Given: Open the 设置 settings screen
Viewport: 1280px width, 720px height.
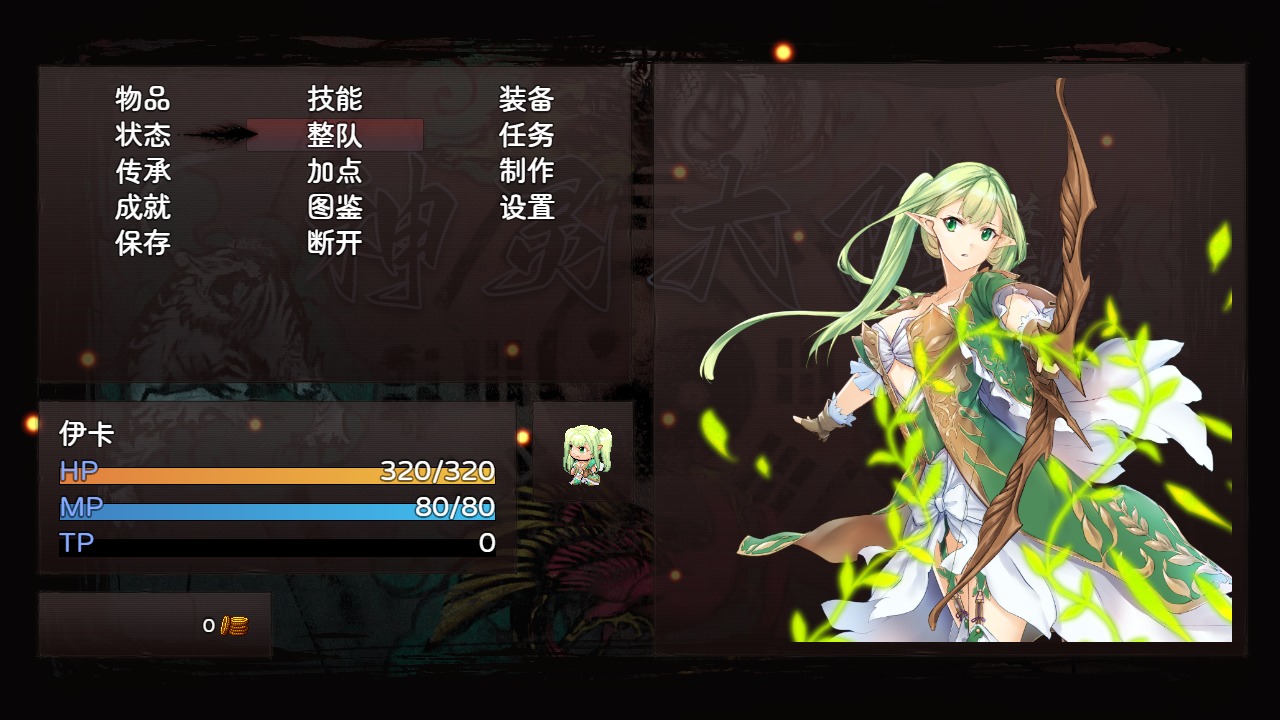Looking at the screenshot, I should pos(527,207).
